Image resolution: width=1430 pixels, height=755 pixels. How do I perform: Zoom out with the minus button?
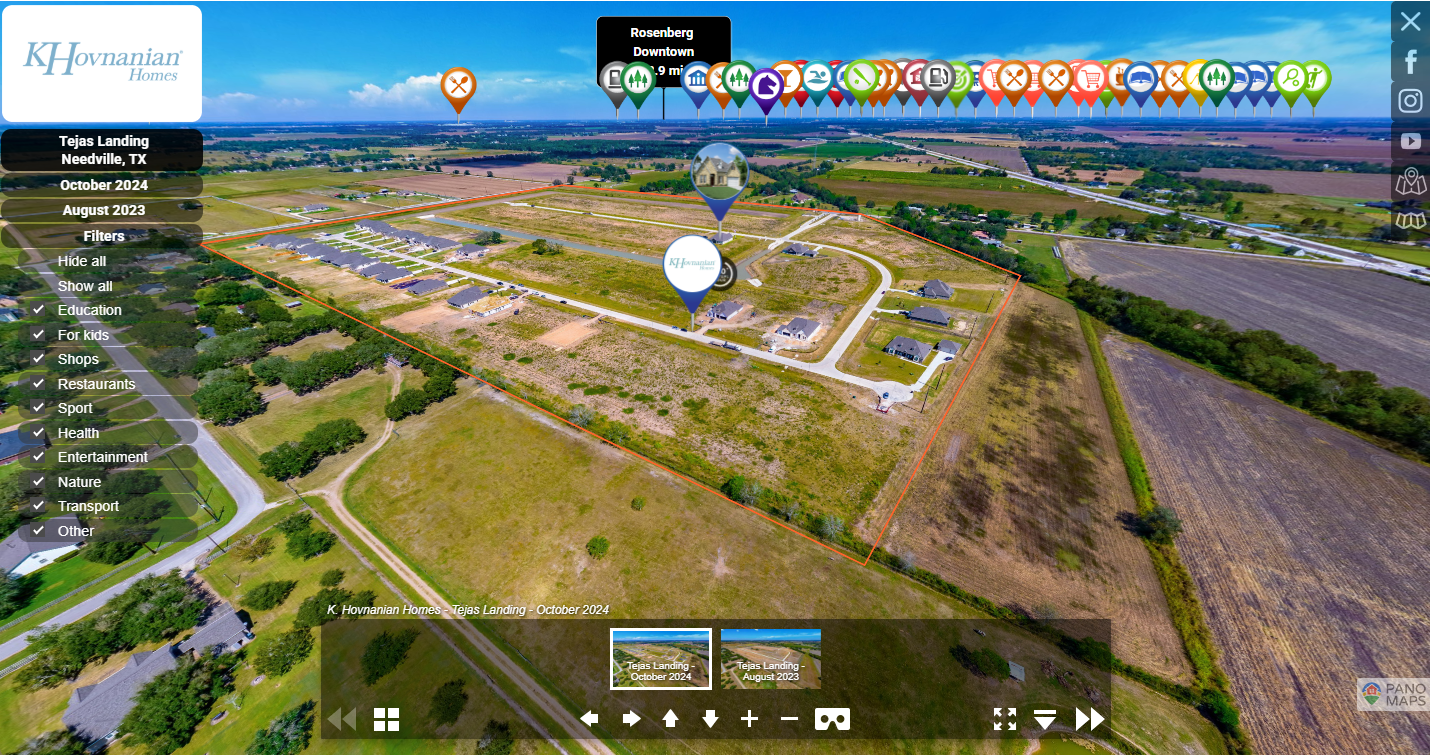pos(789,718)
